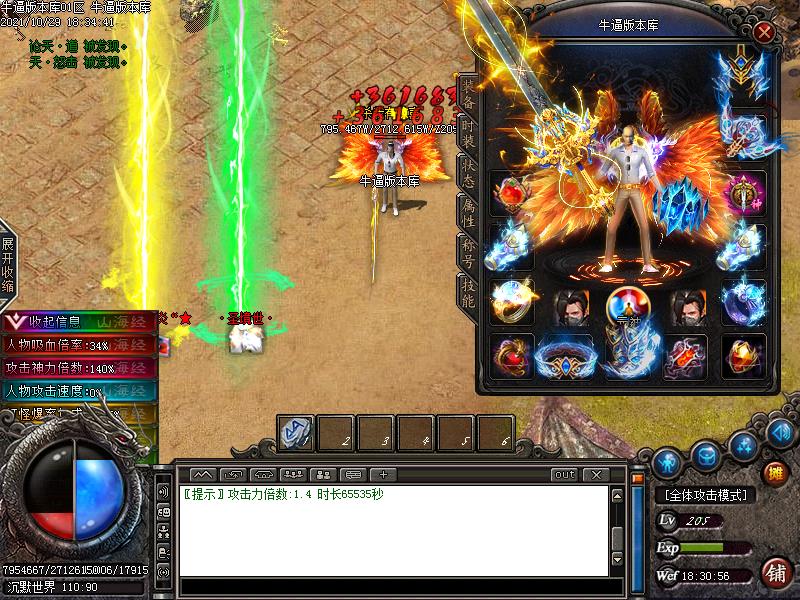Screen dimensions: 800x600
Task: Click the chat window 'out' button
Action: point(565,474)
